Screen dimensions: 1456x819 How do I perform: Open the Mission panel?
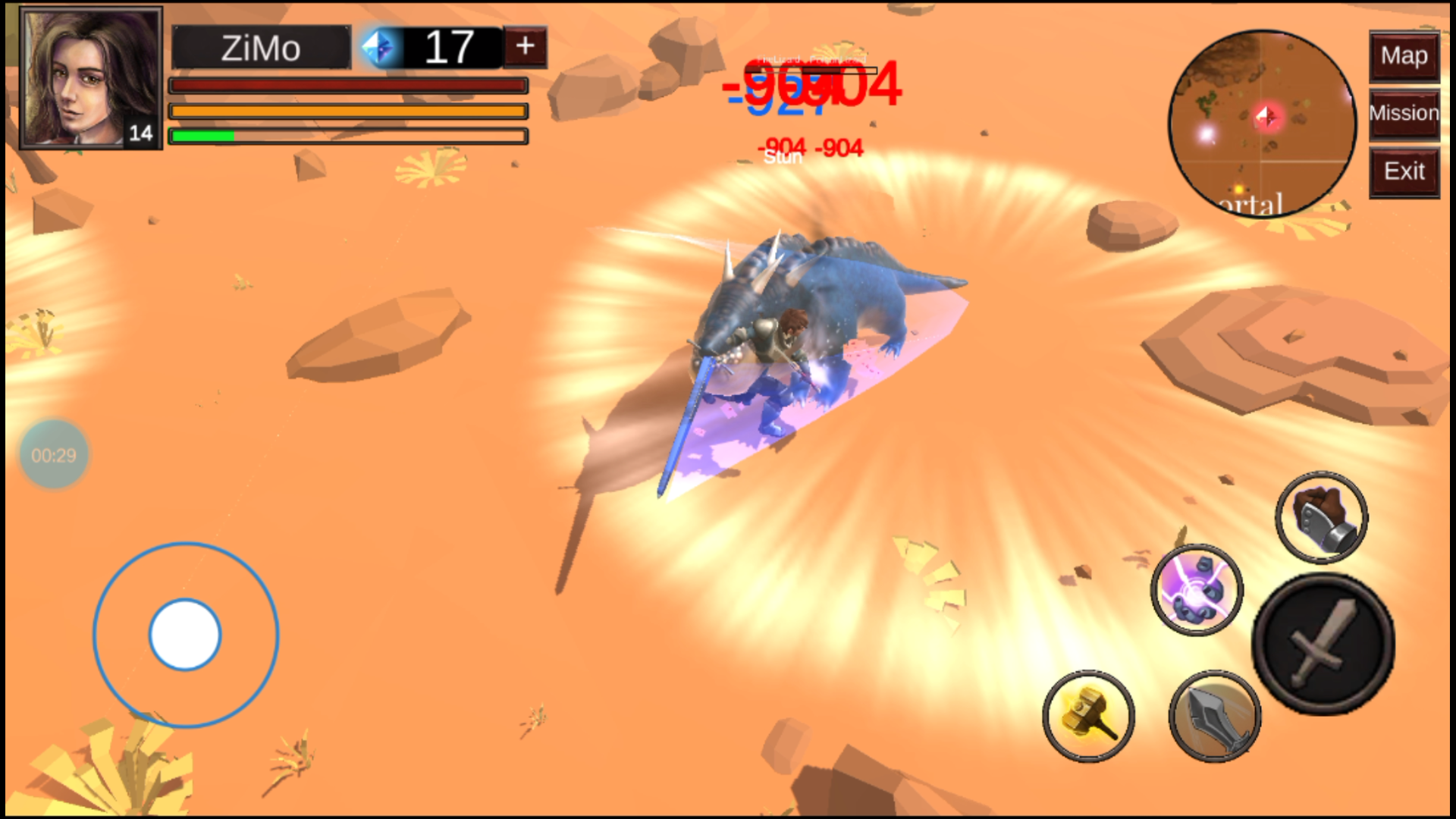coord(1404,114)
